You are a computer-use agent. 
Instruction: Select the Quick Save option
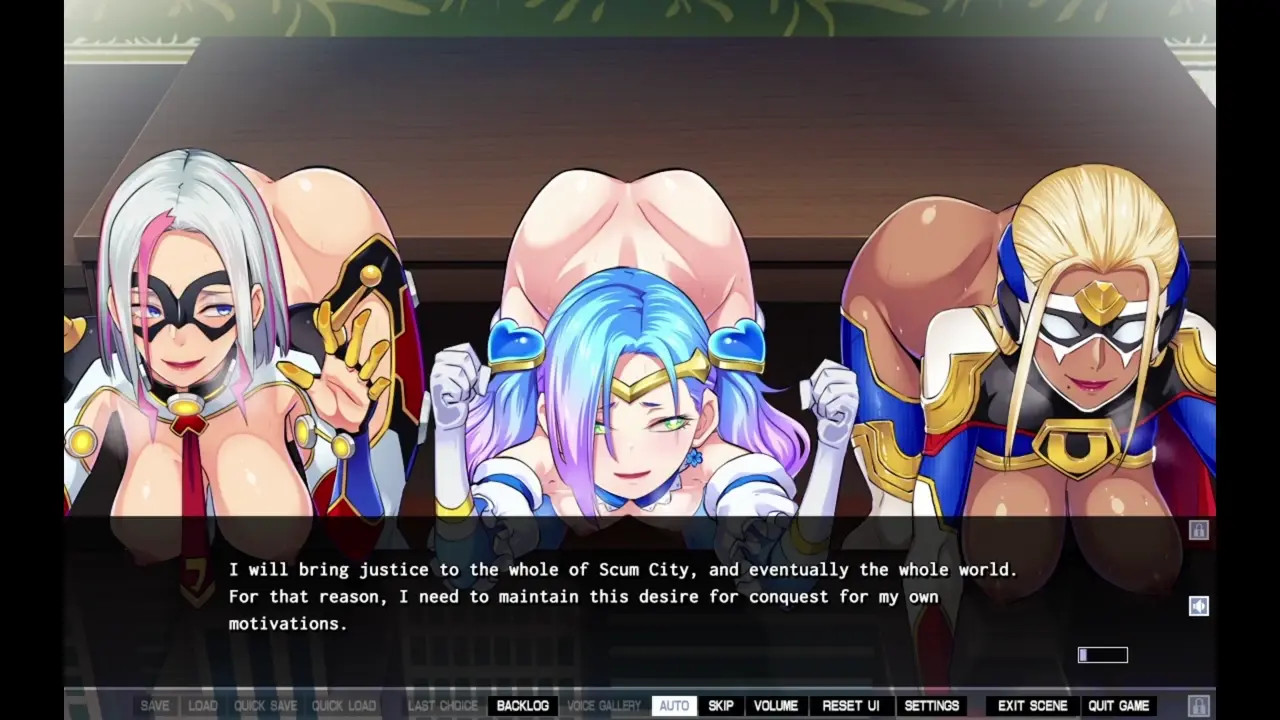pos(265,706)
